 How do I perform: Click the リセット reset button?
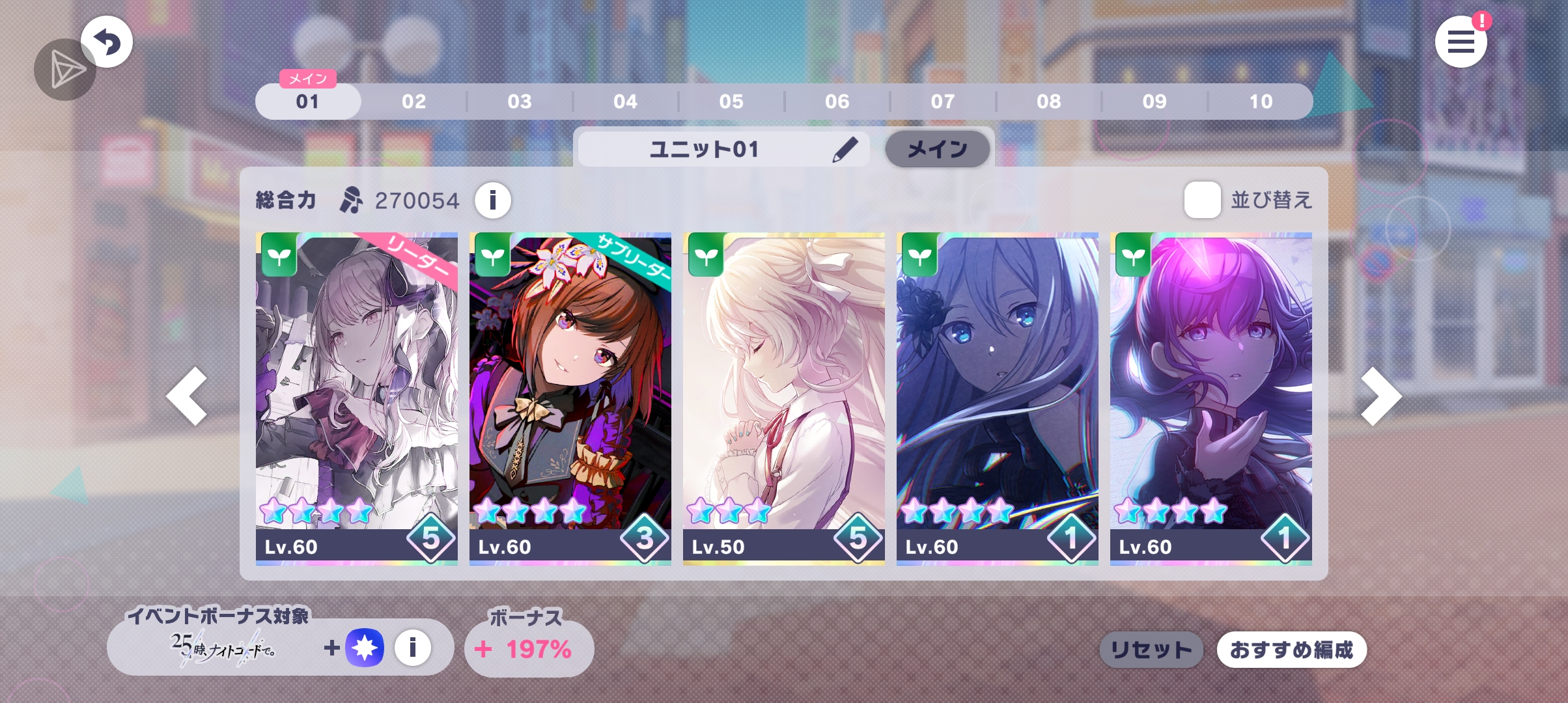point(1151,650)
